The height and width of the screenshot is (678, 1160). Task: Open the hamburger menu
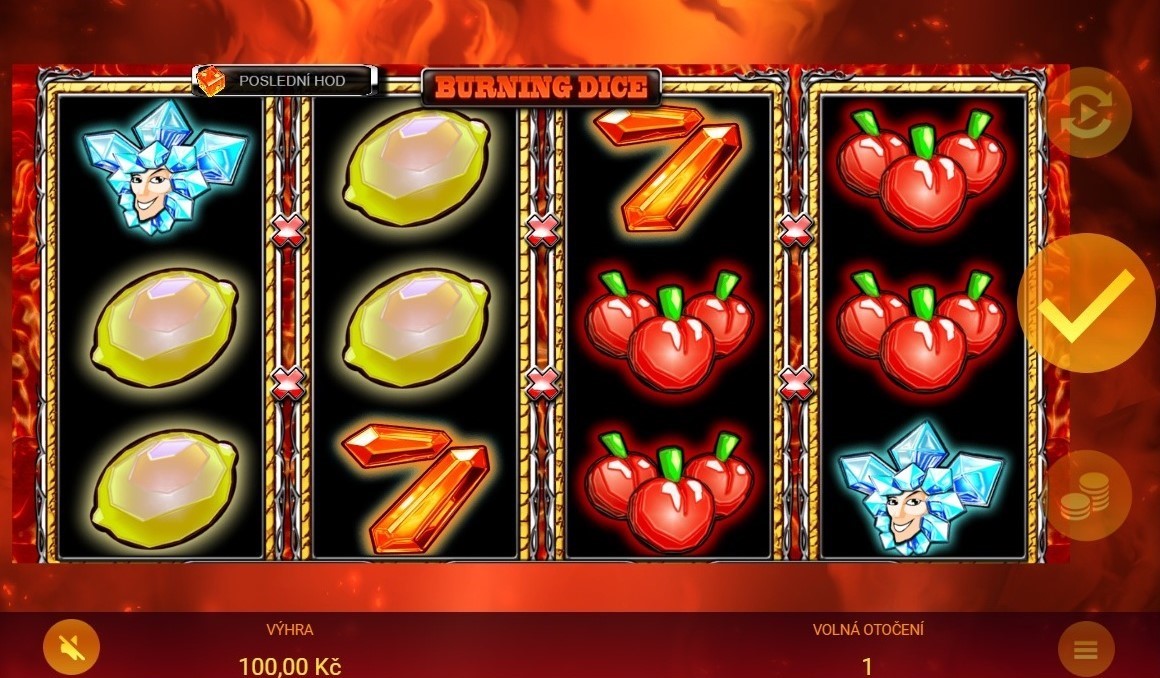1086,651
